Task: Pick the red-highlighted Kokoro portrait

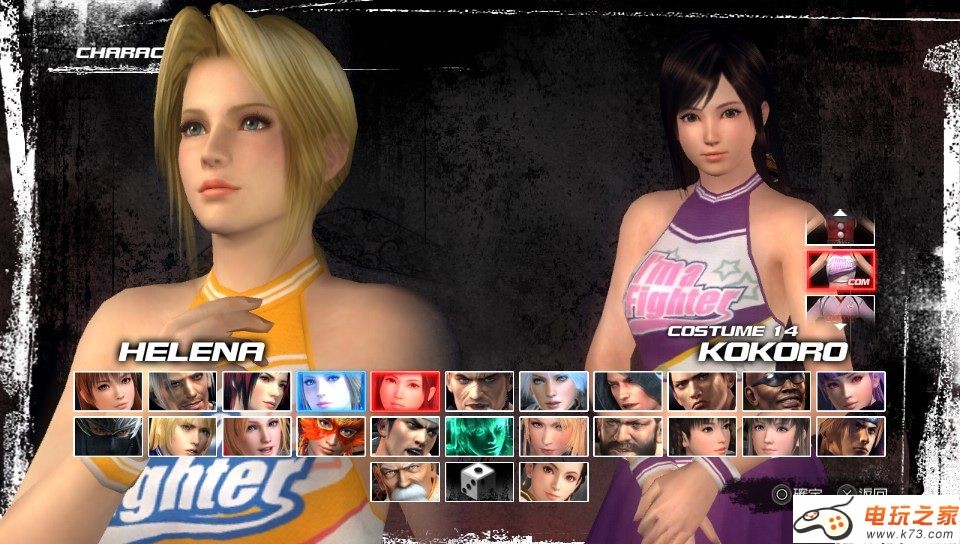Action: tap(405, 391)
